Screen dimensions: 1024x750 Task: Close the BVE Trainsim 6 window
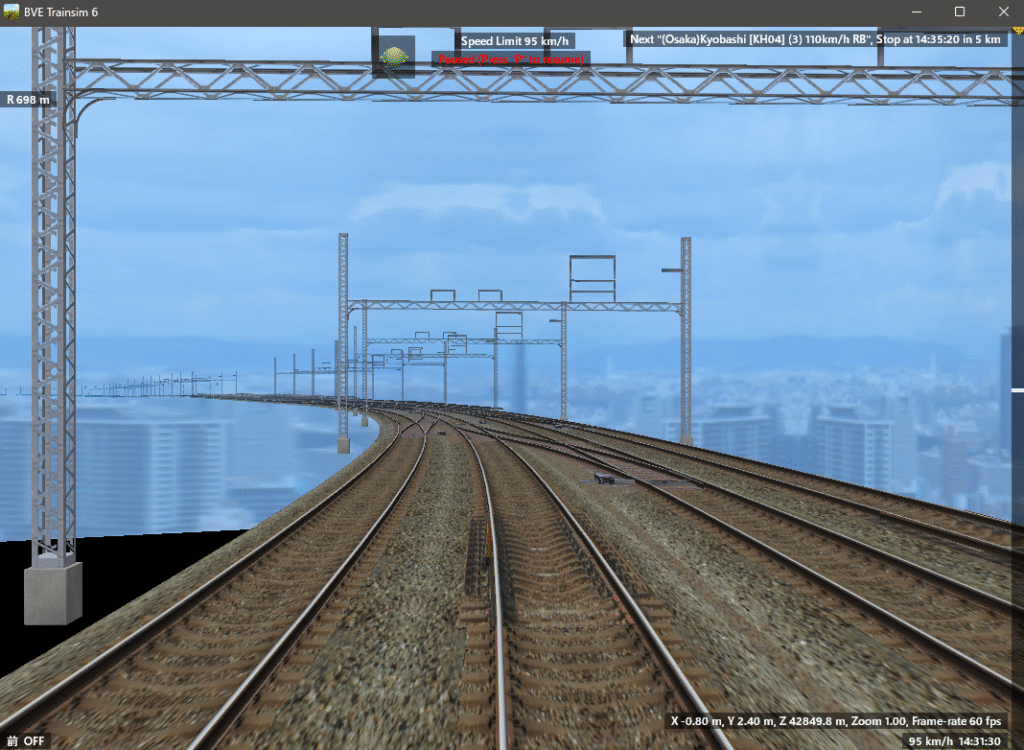(x=1003, y=12)
